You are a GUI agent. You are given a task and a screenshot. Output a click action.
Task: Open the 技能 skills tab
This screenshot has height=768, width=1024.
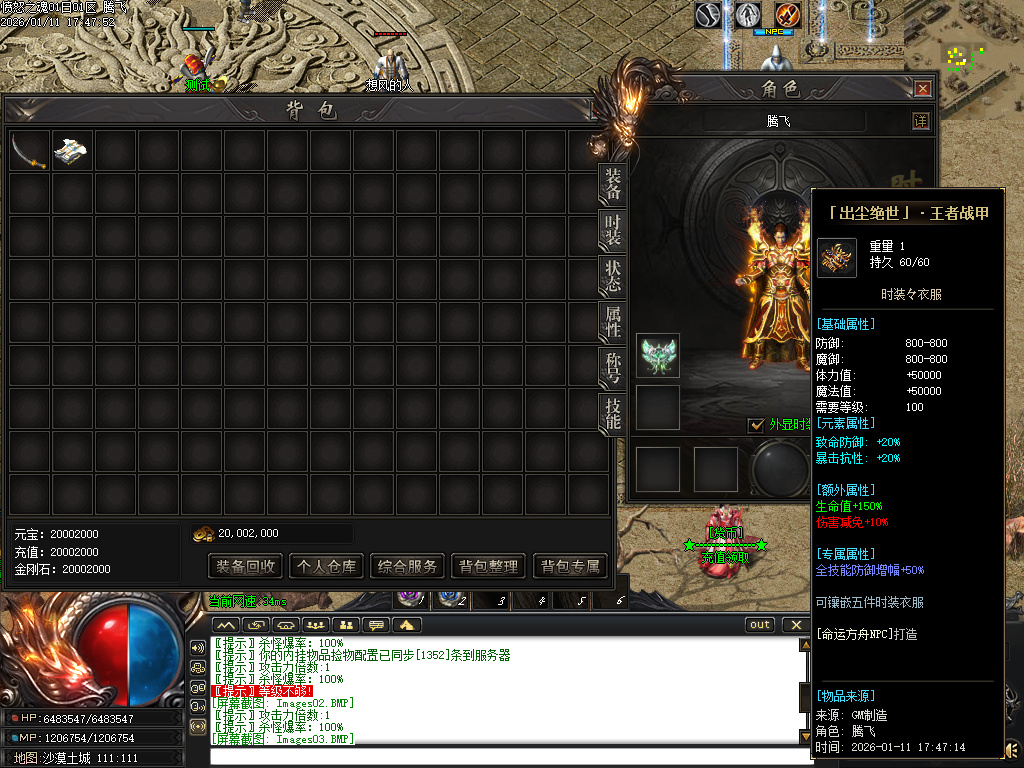click(613, 414)
